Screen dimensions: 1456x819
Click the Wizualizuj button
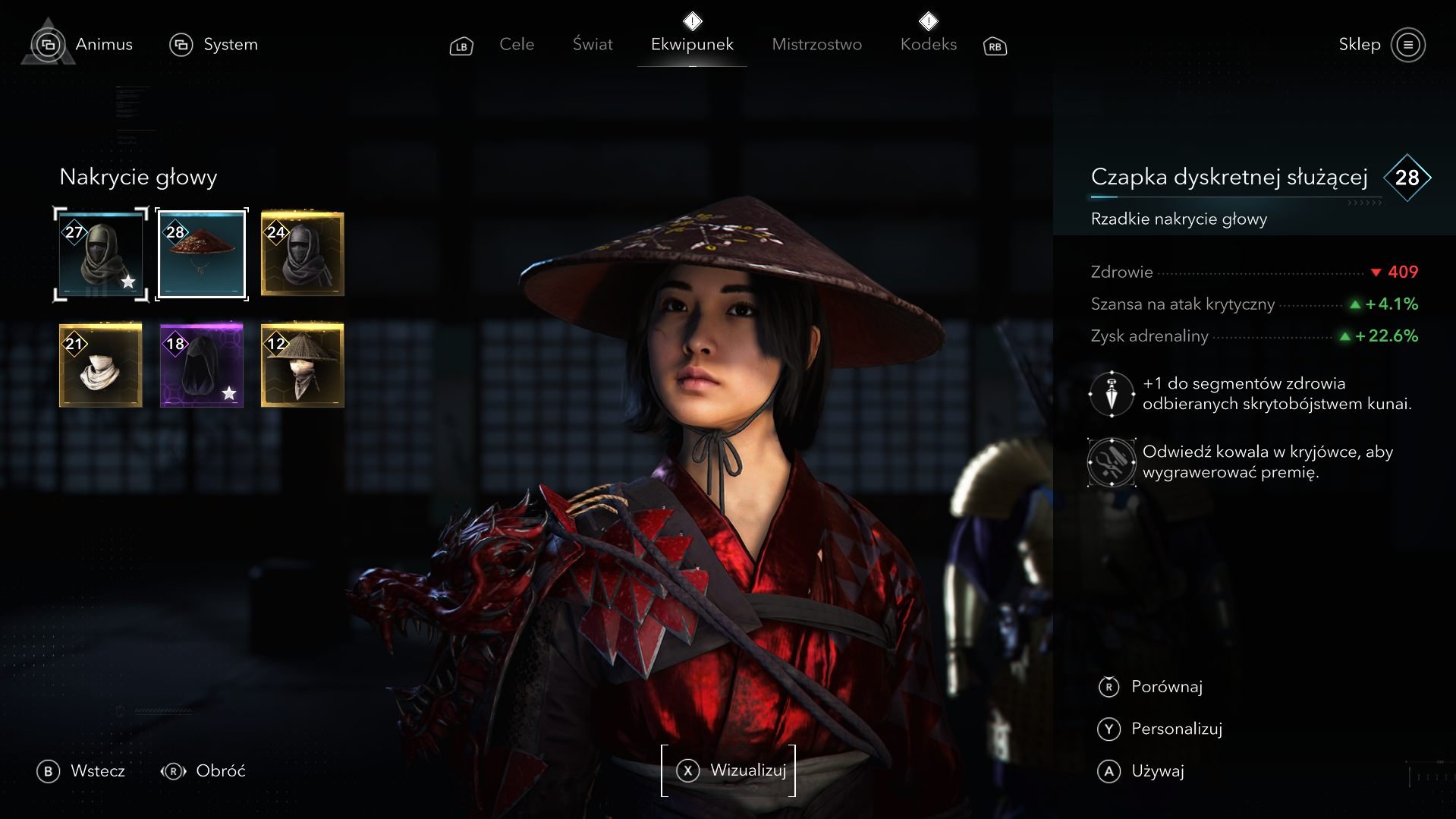point(729,770)
